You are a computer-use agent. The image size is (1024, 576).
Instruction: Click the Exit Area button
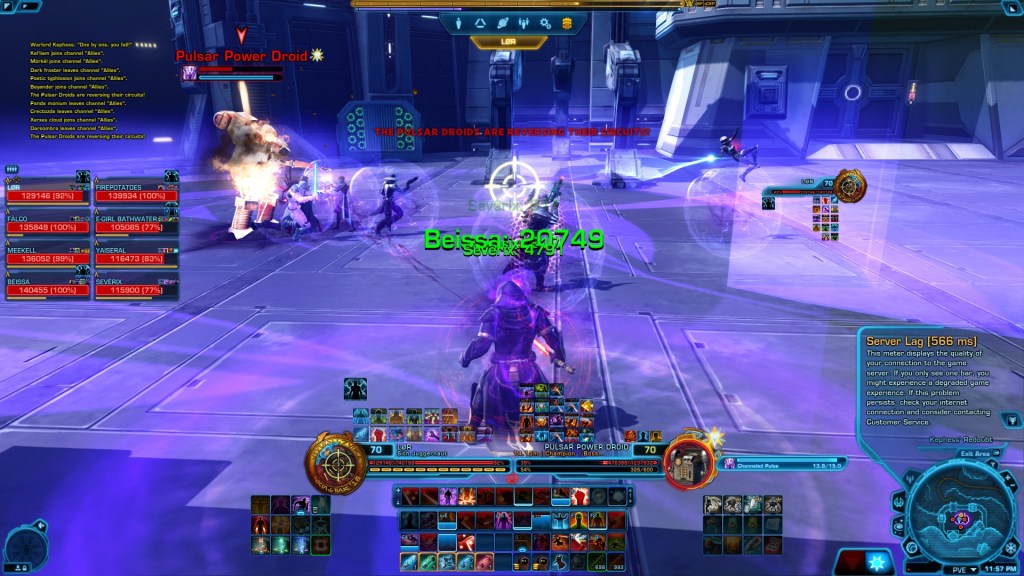click(x=979, y=453)
